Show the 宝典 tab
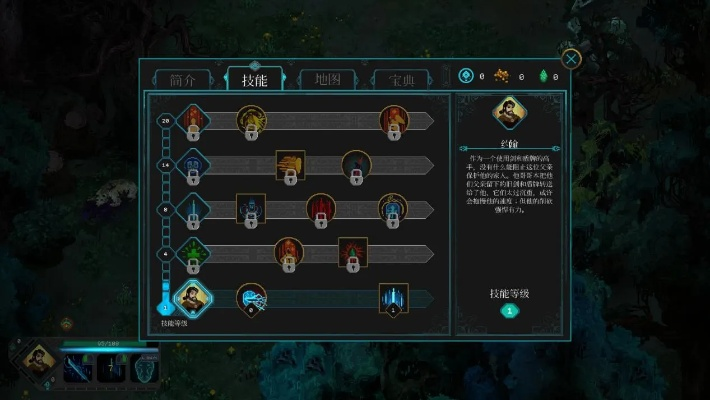710x400 pixels. point(401,80)
